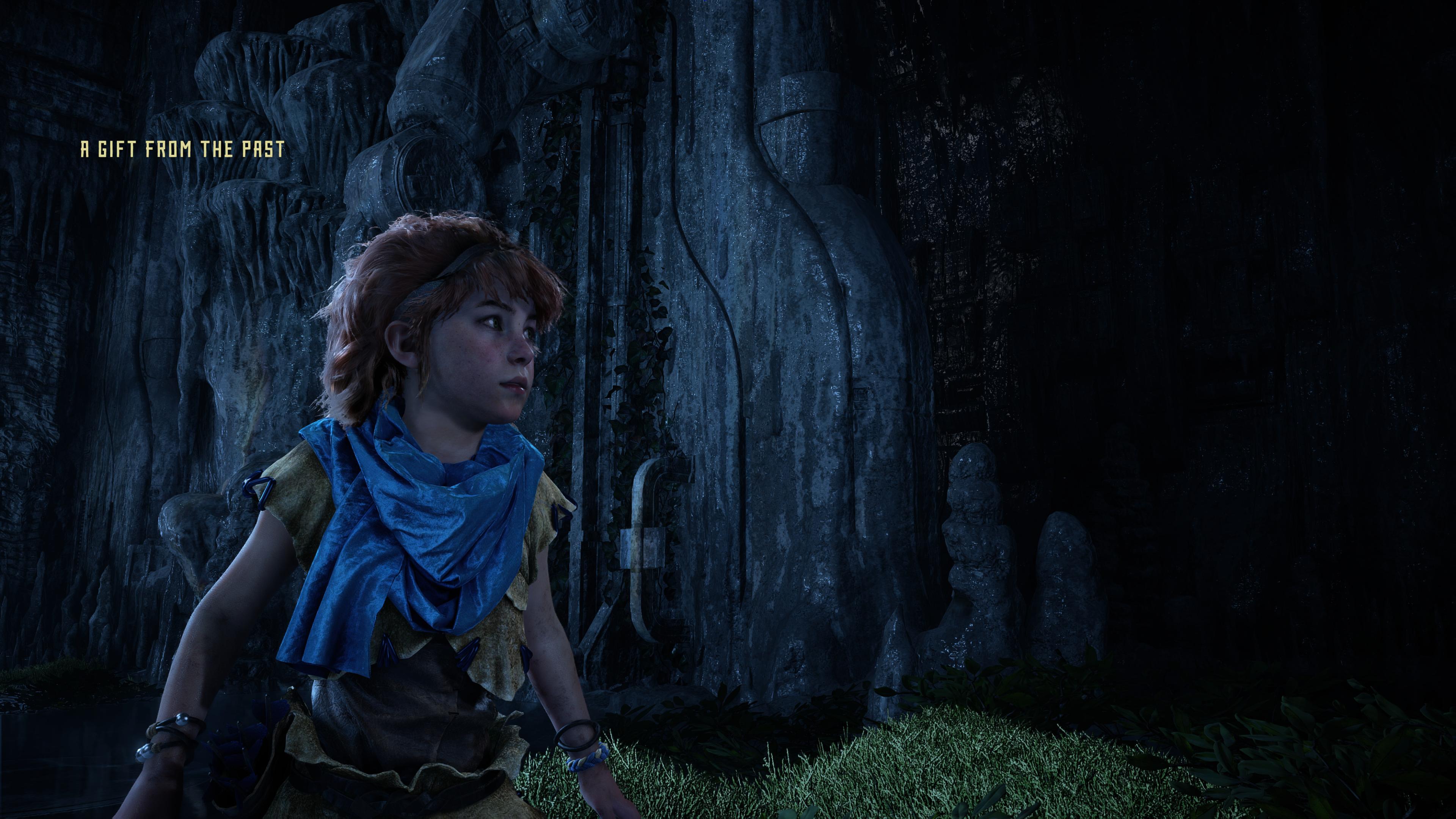Click the 'A Gift from the Past' quest title
Image resolution: width=1456 pixels, height=819 pixels.
(182, 149)
